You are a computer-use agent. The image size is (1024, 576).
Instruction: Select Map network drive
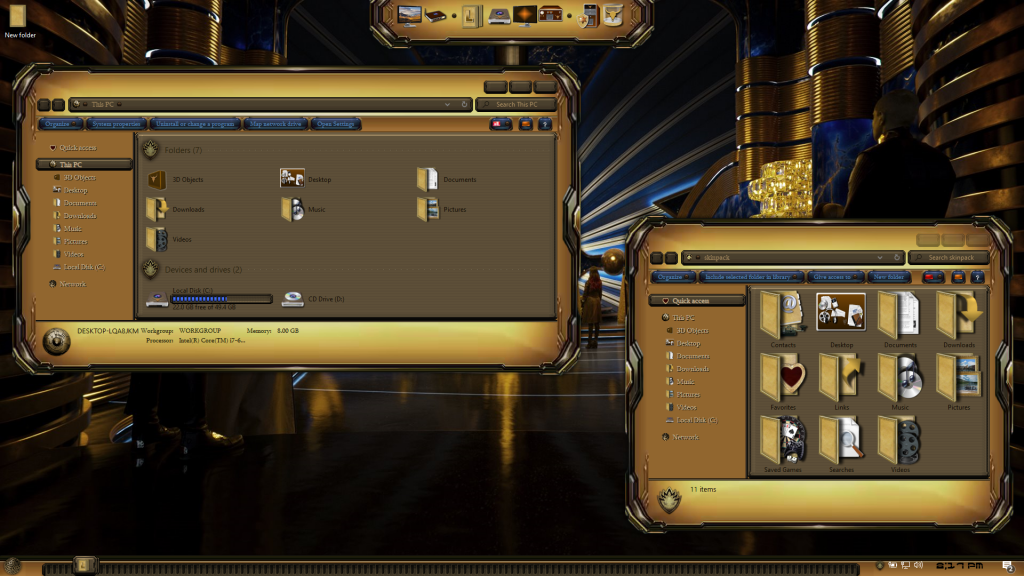tap(274, 124)
